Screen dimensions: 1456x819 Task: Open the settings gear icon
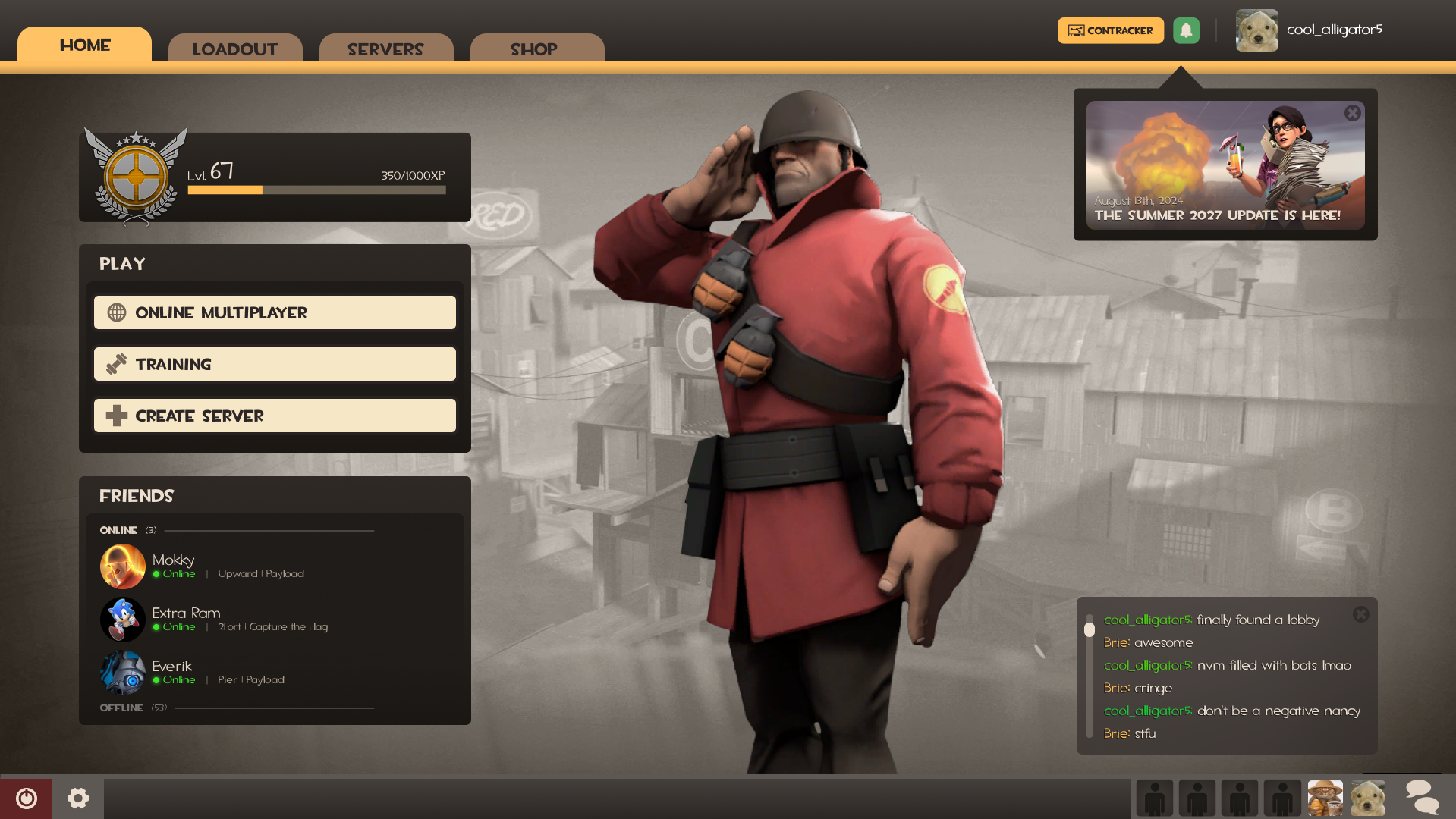pos(78,798)
